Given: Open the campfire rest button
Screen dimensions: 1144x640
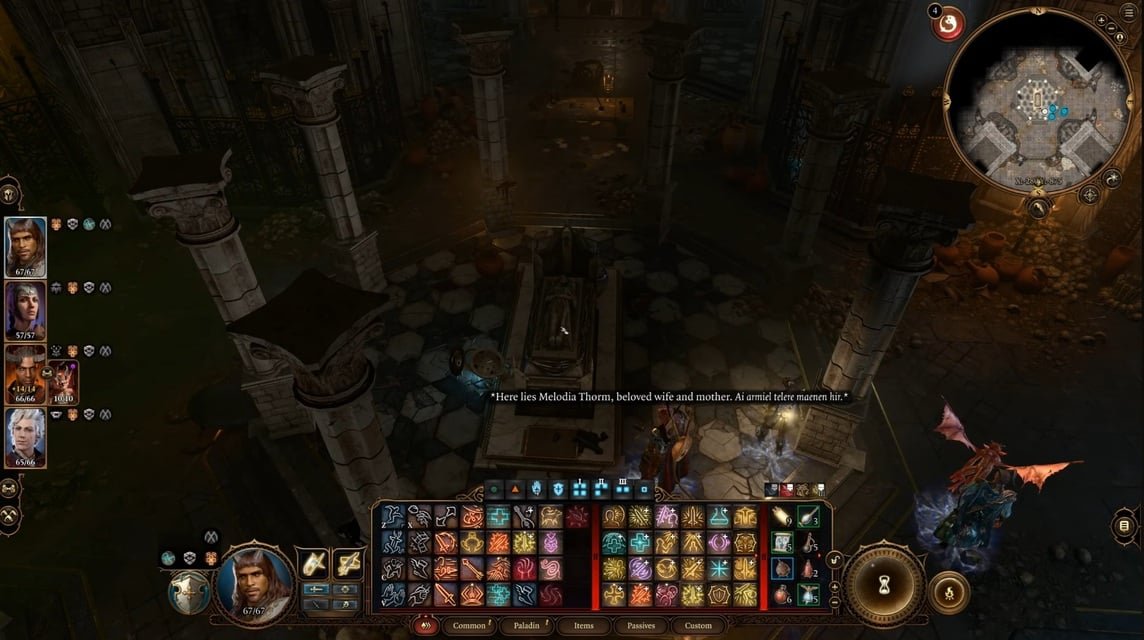Looking at the screenshot, I should (948, 593).
